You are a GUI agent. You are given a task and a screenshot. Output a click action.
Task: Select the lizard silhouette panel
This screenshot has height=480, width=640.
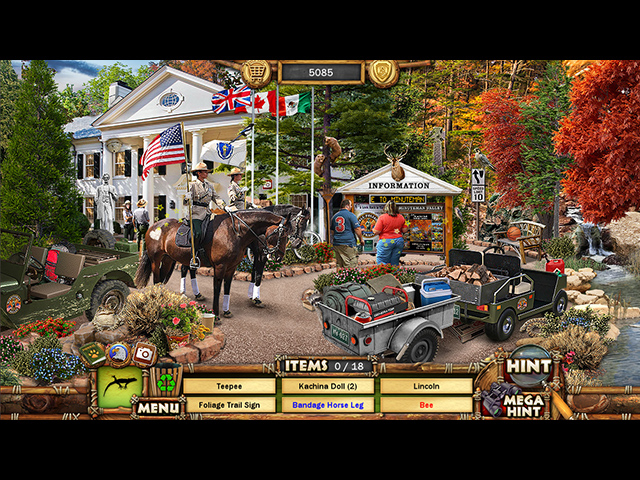(120, 387)
